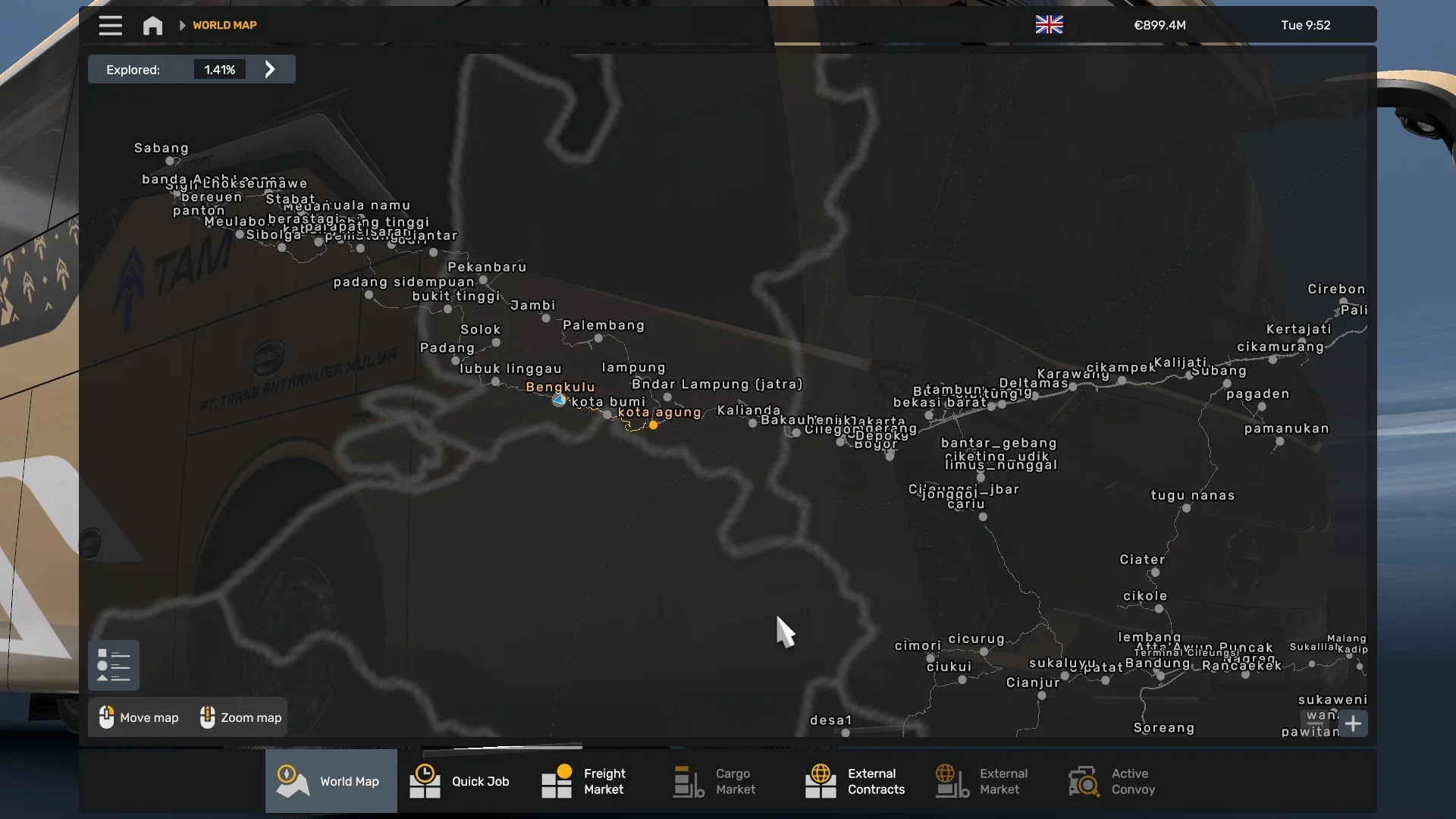Click the home icon in the breadcrumb bar
This screenshot has height=819, width=1456.
[x=152, y=25]
